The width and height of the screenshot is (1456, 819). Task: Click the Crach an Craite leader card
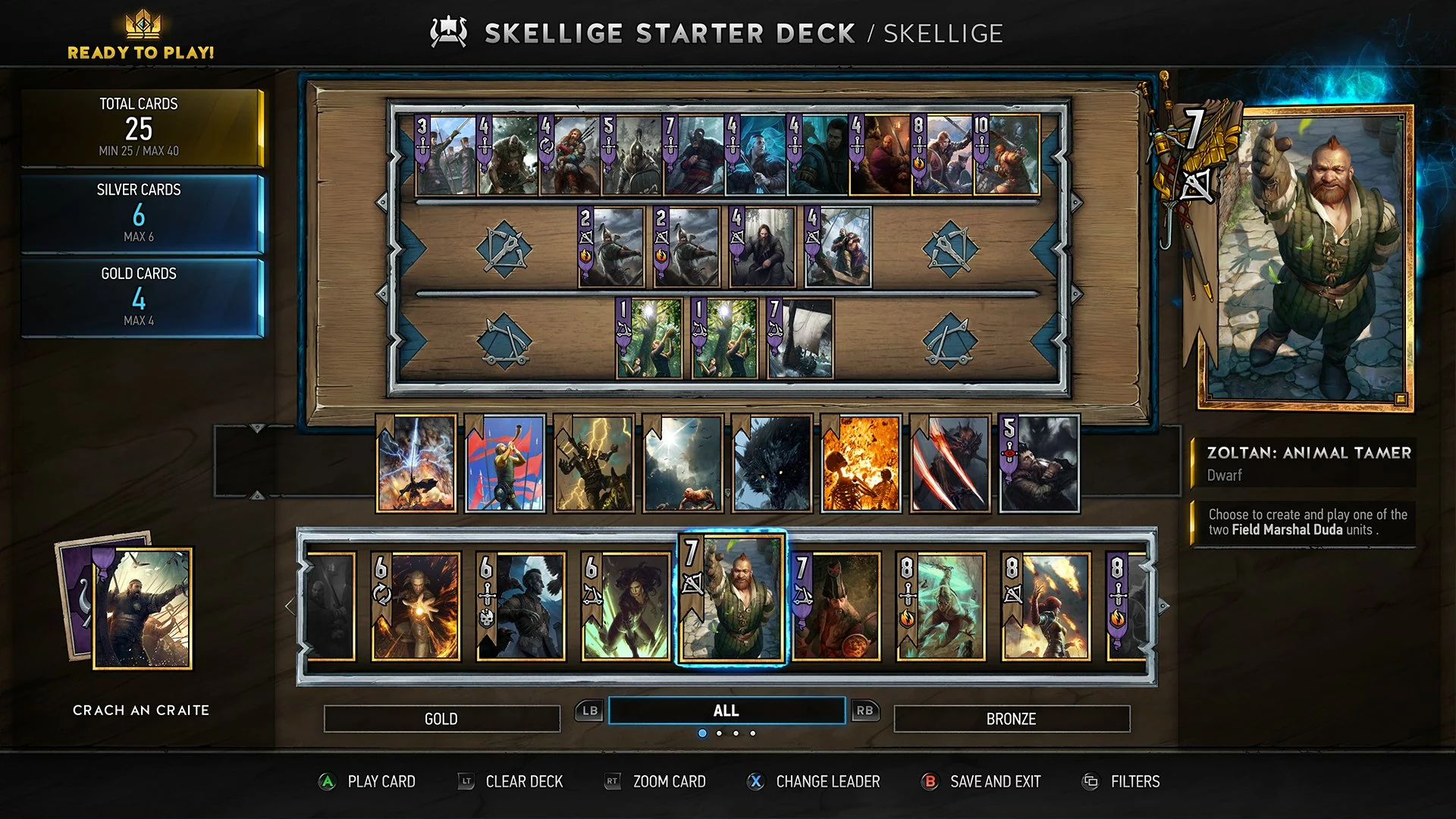(x=143, y=608)
